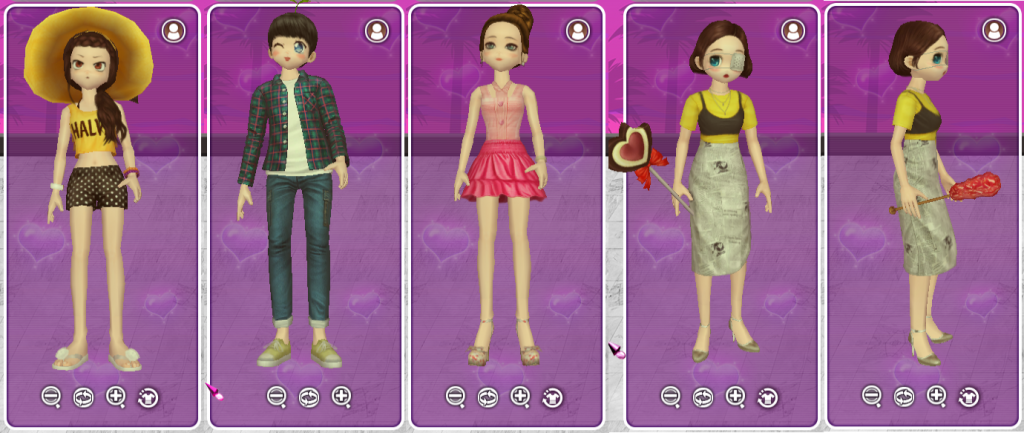Zoom in on the straw-hat girl preview
The height and width of the screenshot is (433, 1024).
116,396
